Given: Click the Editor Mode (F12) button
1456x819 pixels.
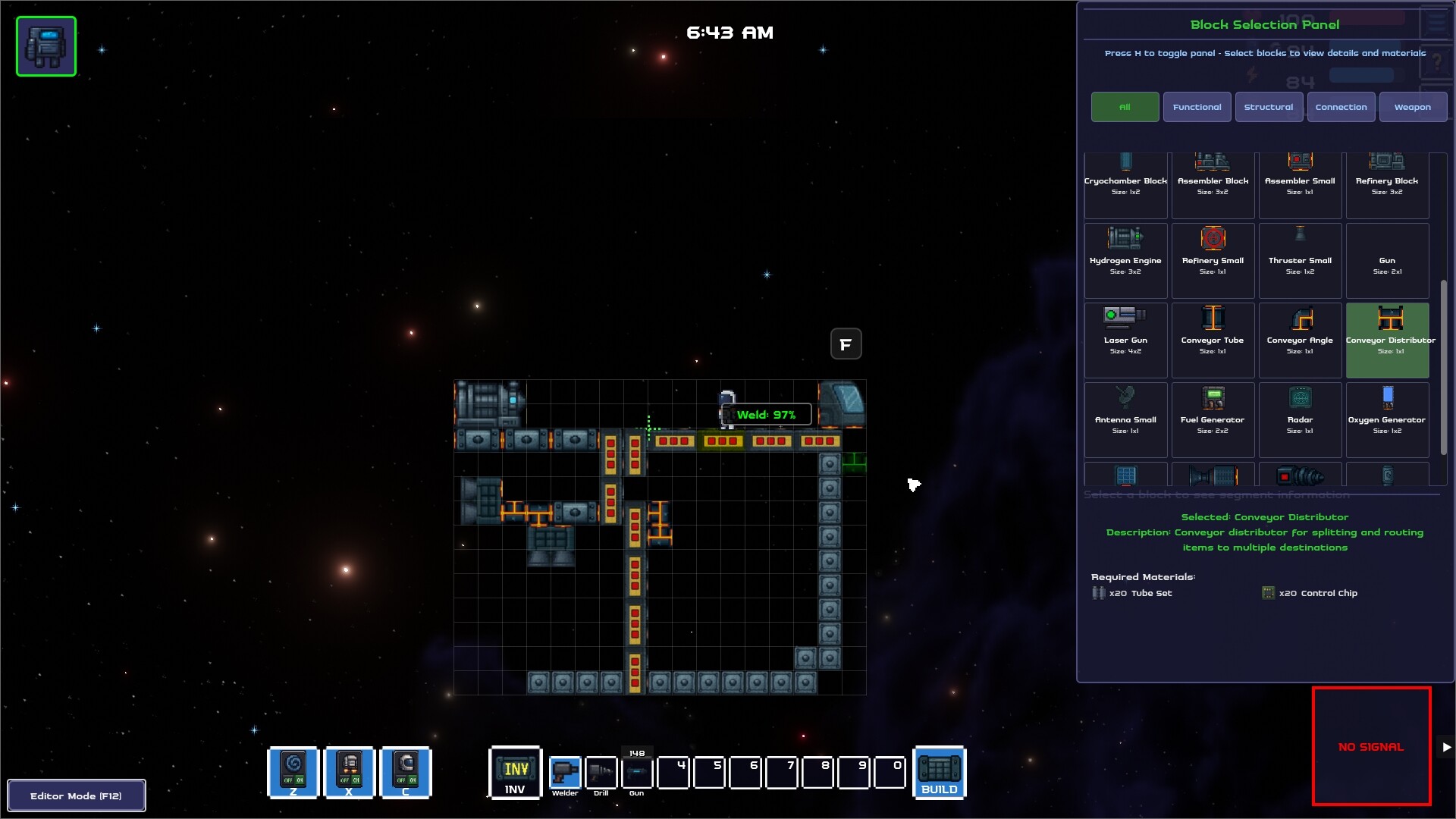Looking at the screenshot, I should (76, 795).
